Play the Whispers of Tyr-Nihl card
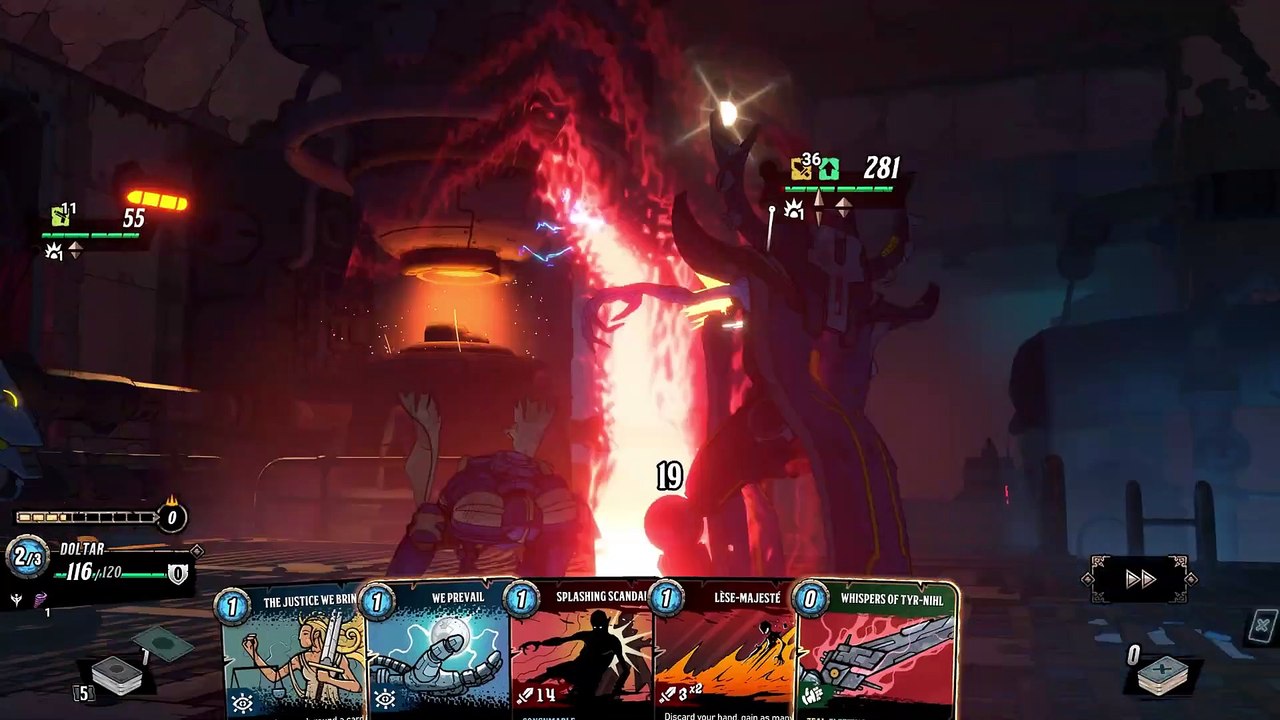 pos(876,652)
